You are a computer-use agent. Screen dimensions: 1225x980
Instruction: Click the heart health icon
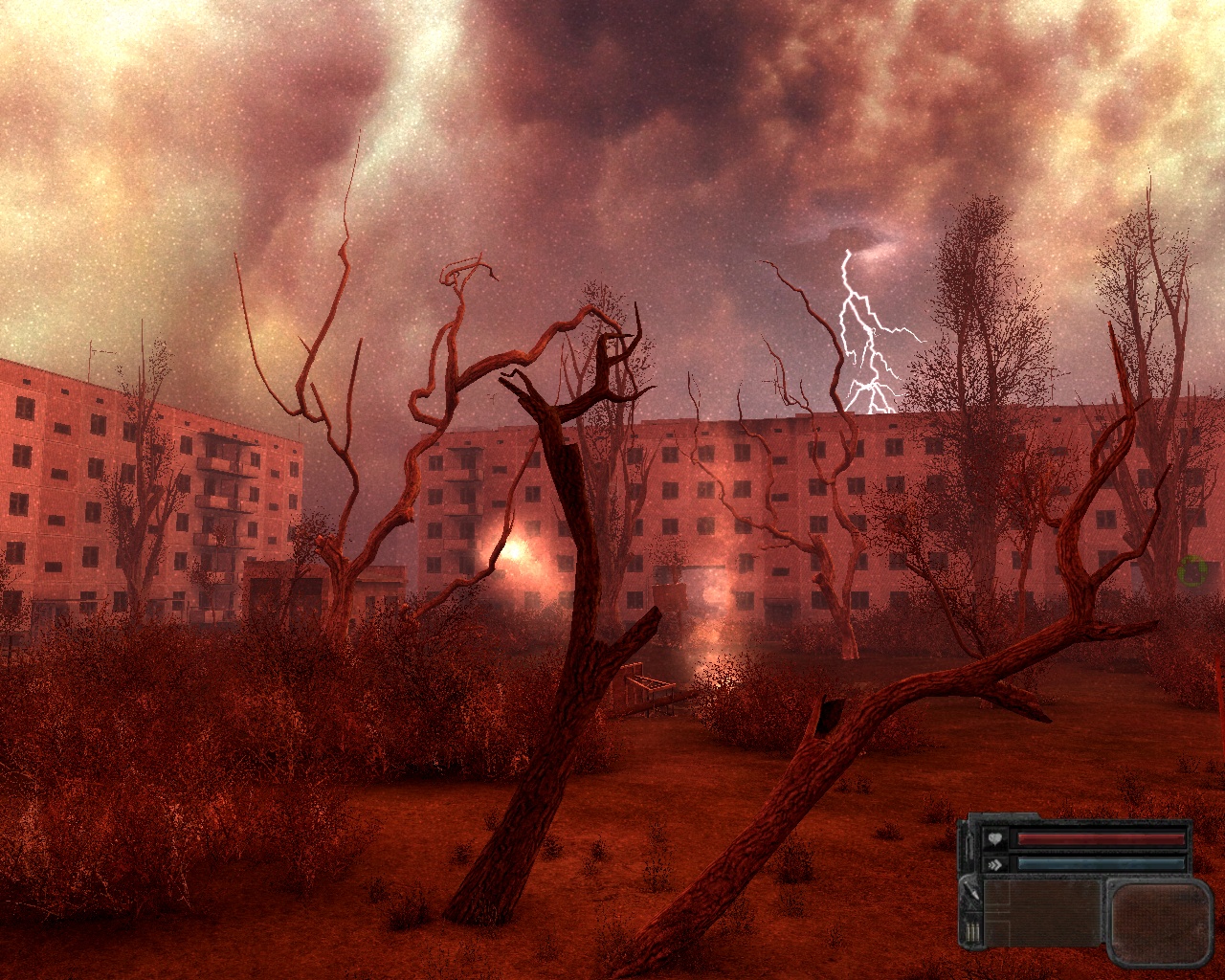coord(995,840)
